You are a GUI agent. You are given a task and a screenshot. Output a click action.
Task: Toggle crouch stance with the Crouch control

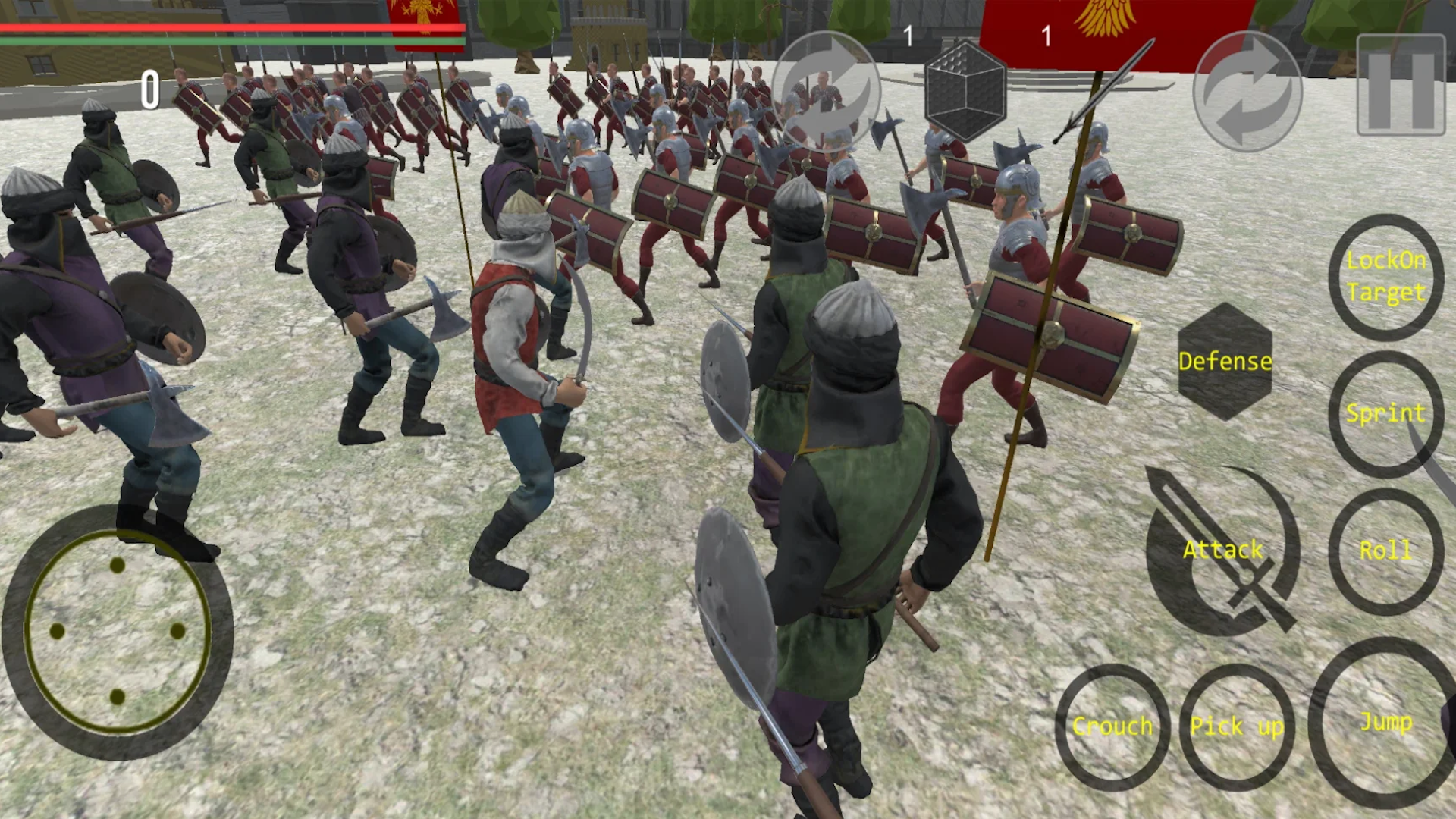[1112, 726]
